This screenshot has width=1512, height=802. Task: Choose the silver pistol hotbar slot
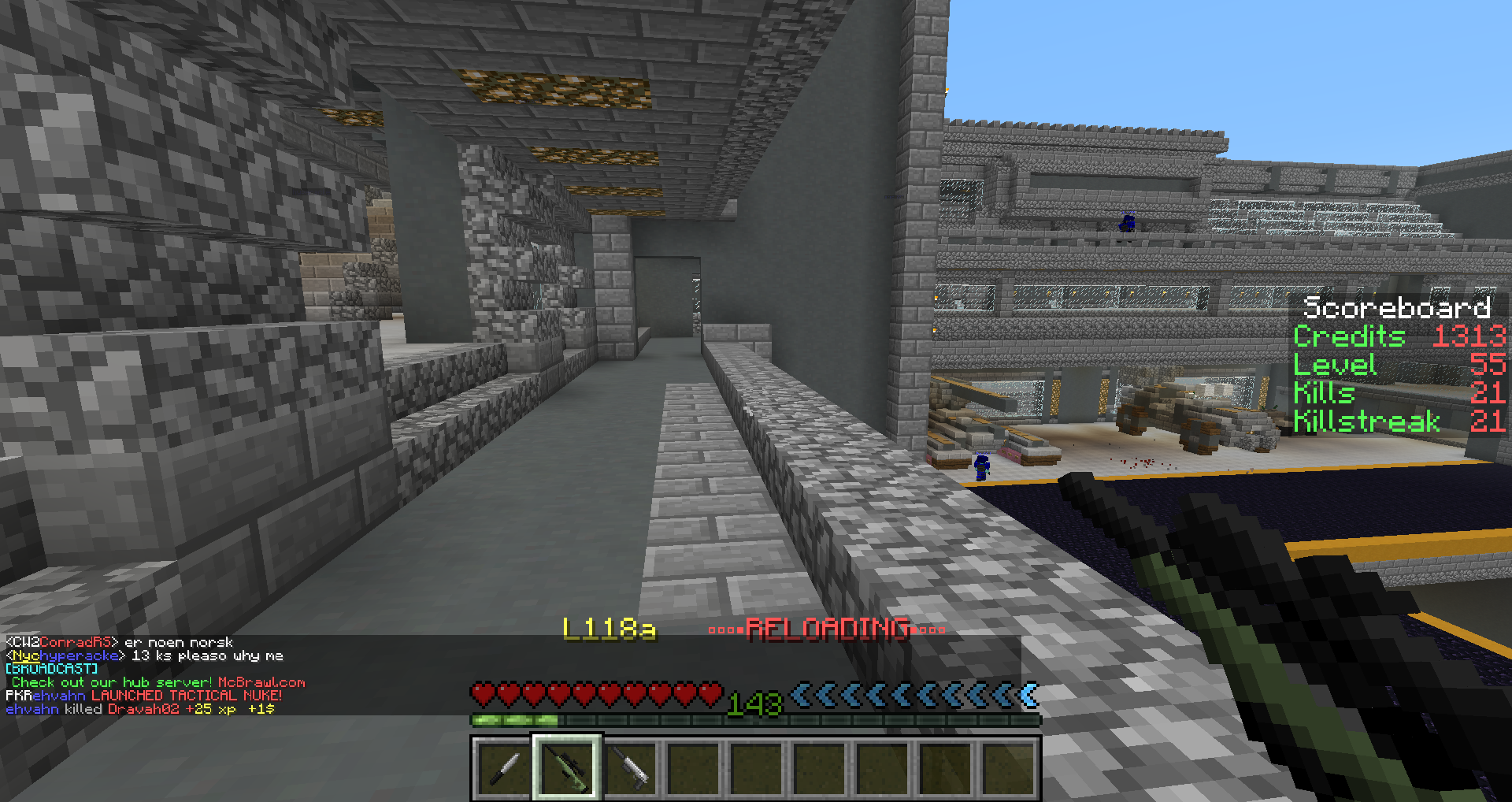[630, 768]
